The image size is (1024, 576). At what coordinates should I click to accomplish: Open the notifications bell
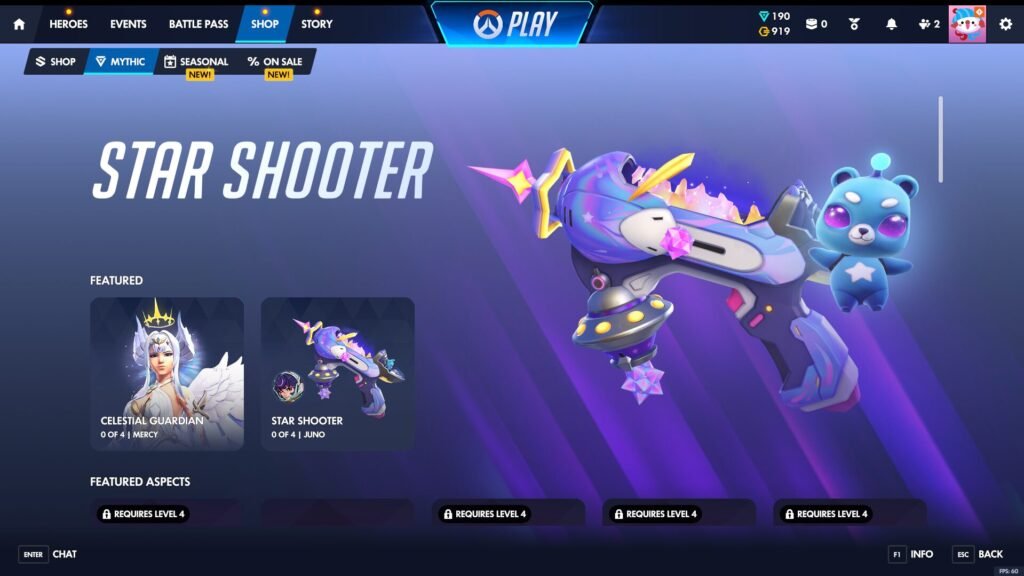[x=892, y=24]
